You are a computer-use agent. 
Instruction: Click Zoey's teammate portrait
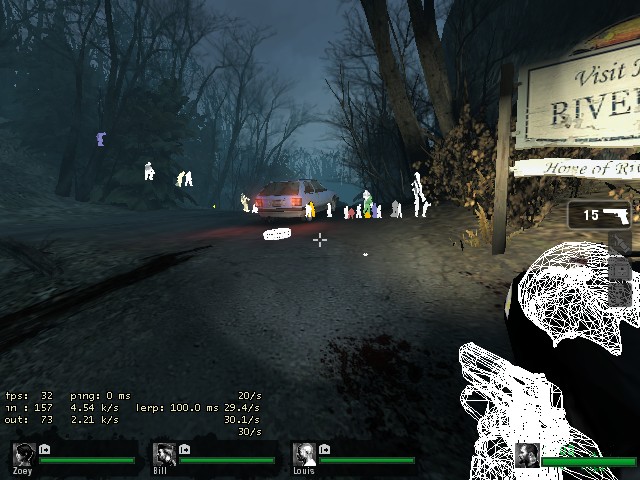(24, 455)
